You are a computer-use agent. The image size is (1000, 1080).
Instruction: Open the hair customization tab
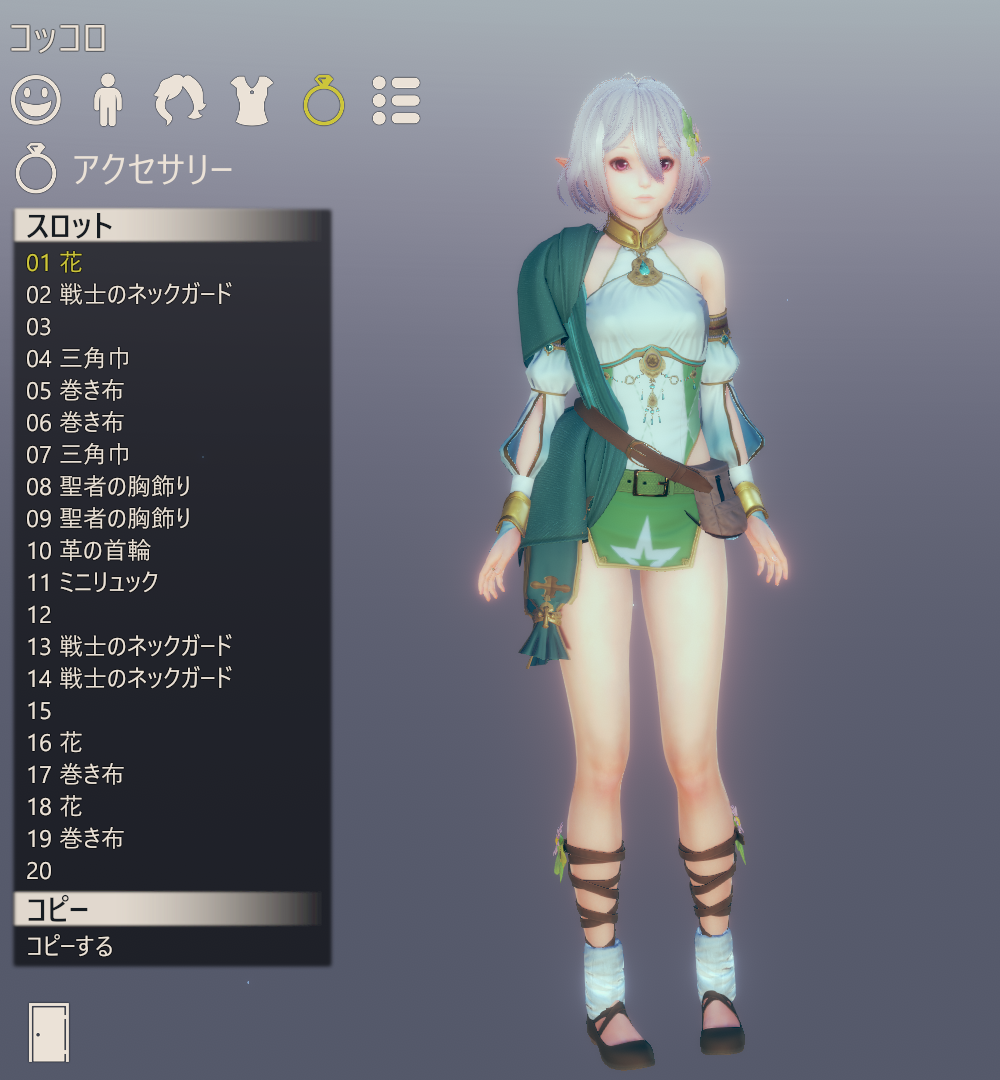179,100
